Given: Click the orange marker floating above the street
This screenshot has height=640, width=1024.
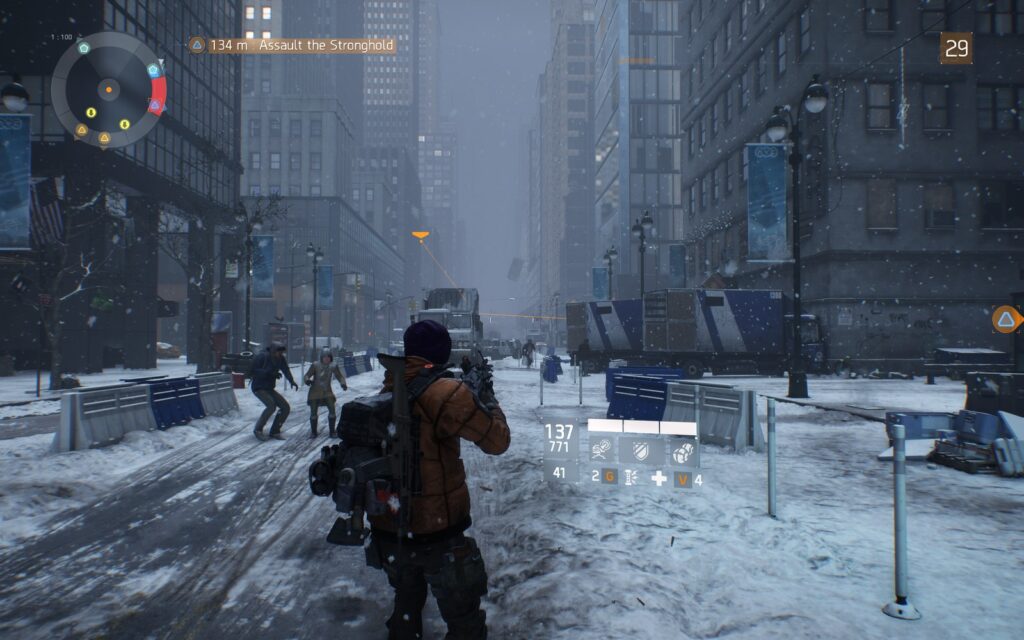Looking at the screenshot, I should [x=420, y=237].
